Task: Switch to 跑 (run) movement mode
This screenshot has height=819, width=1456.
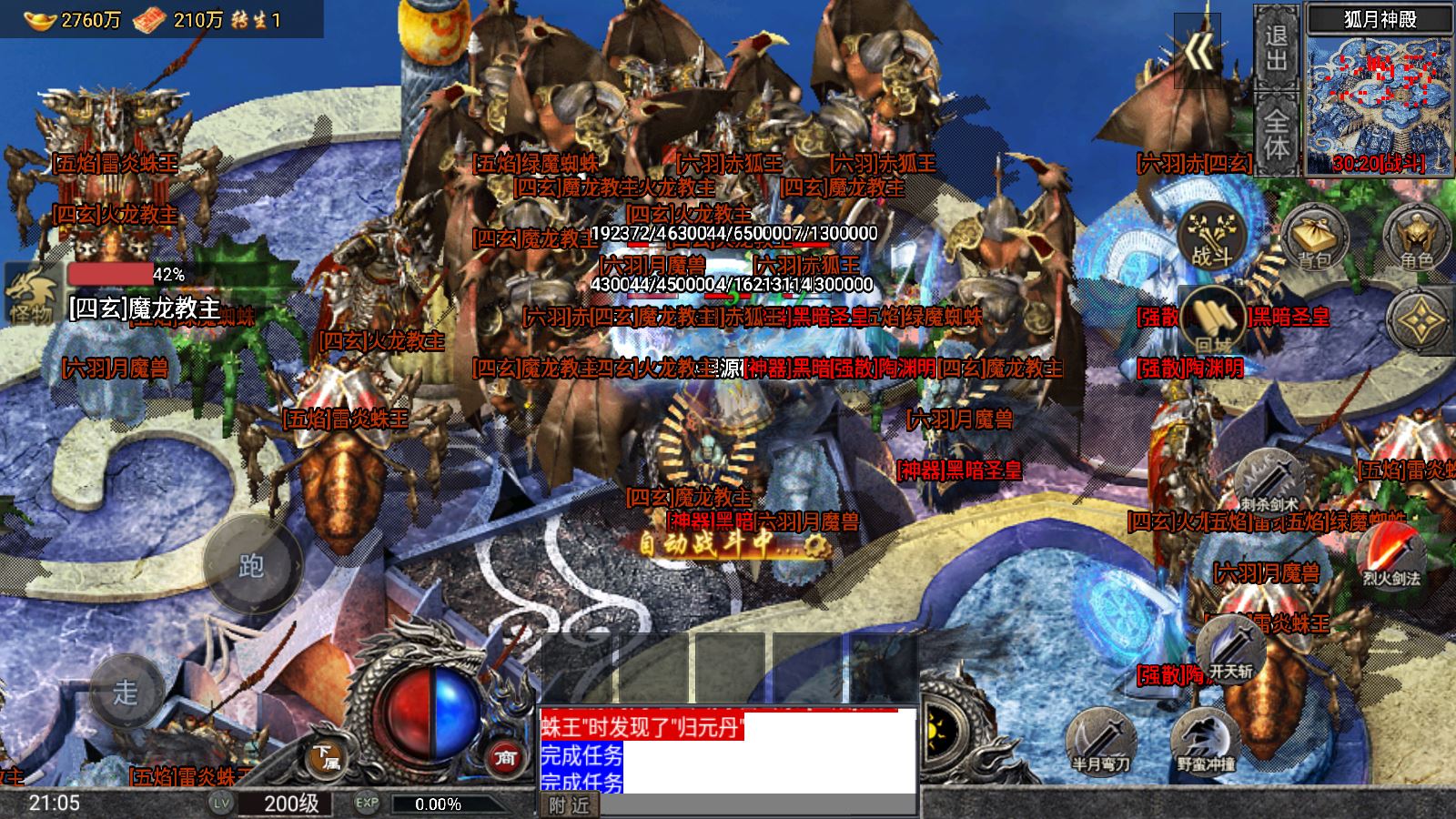Action: (x=252, y=565)
